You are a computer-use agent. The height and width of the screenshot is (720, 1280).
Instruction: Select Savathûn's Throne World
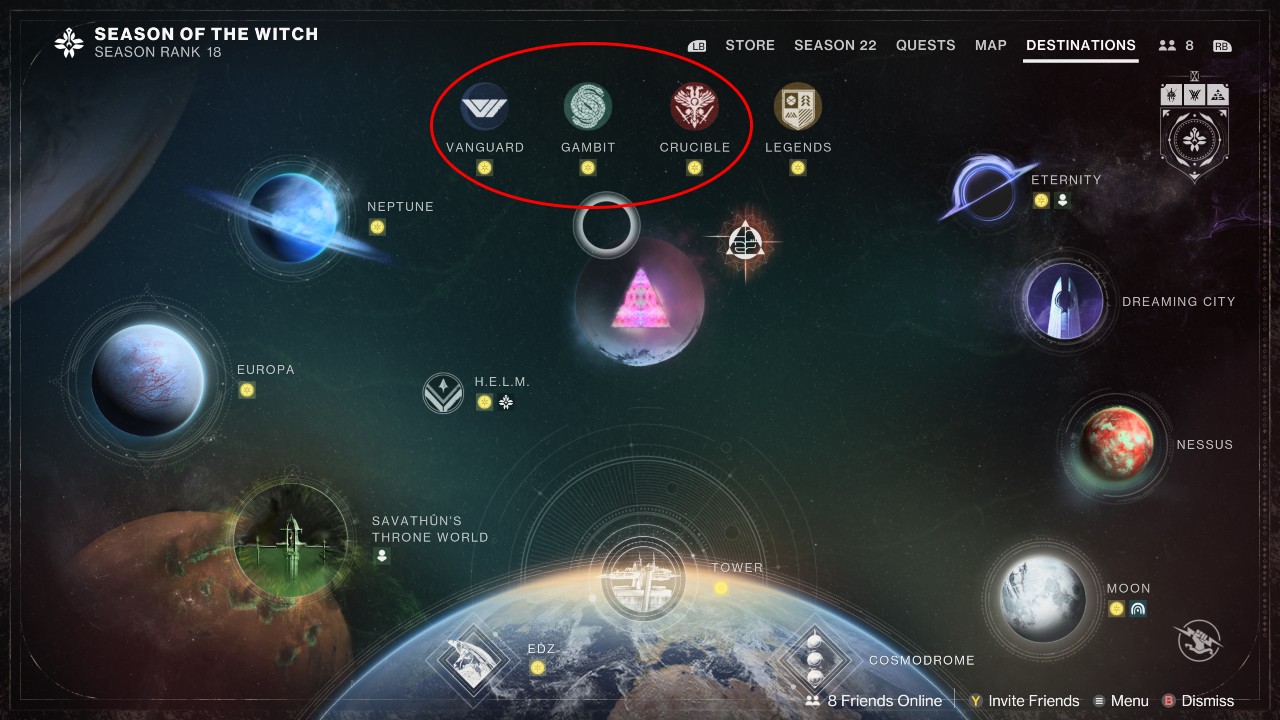click(291, 533)
